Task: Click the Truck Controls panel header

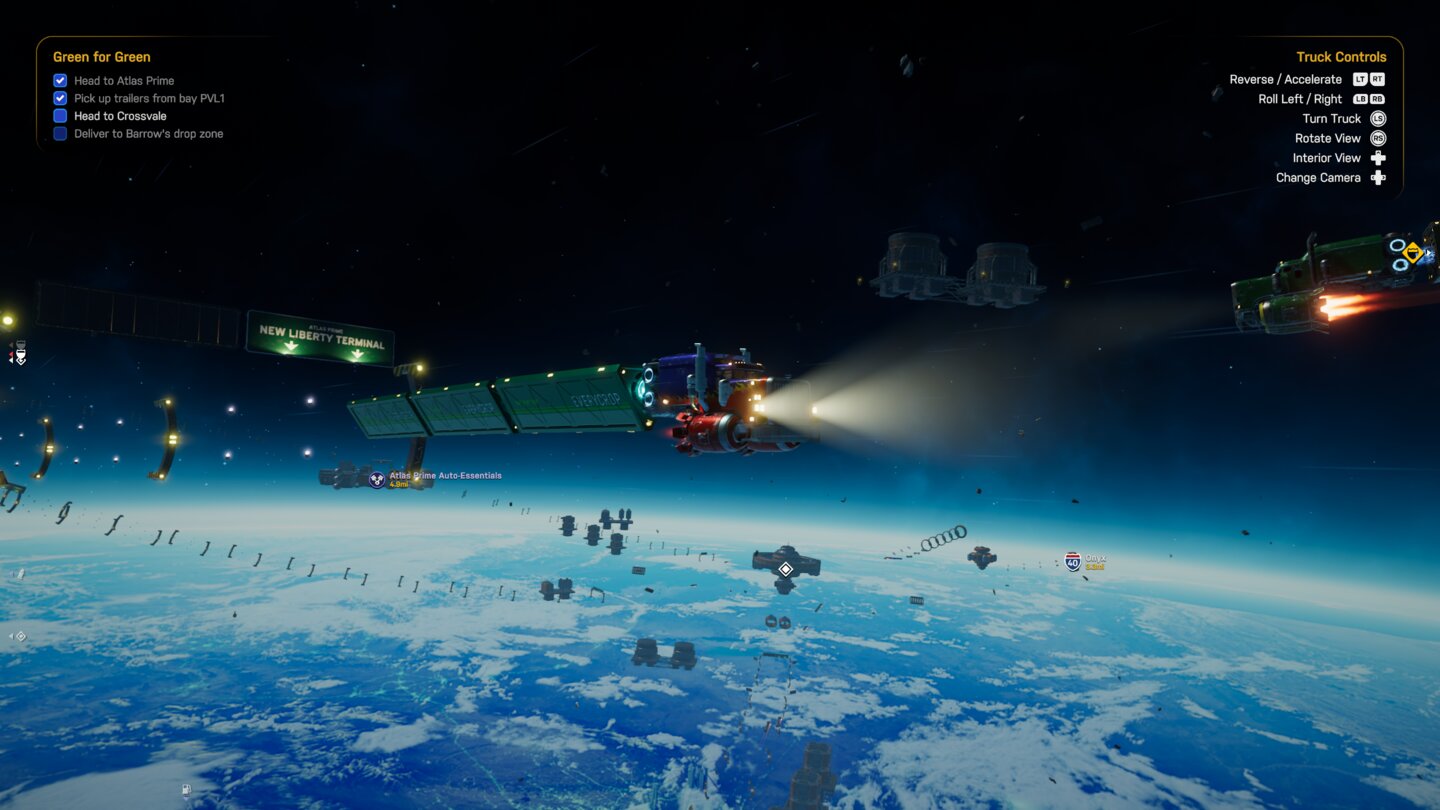Action: click(1341, 57)
